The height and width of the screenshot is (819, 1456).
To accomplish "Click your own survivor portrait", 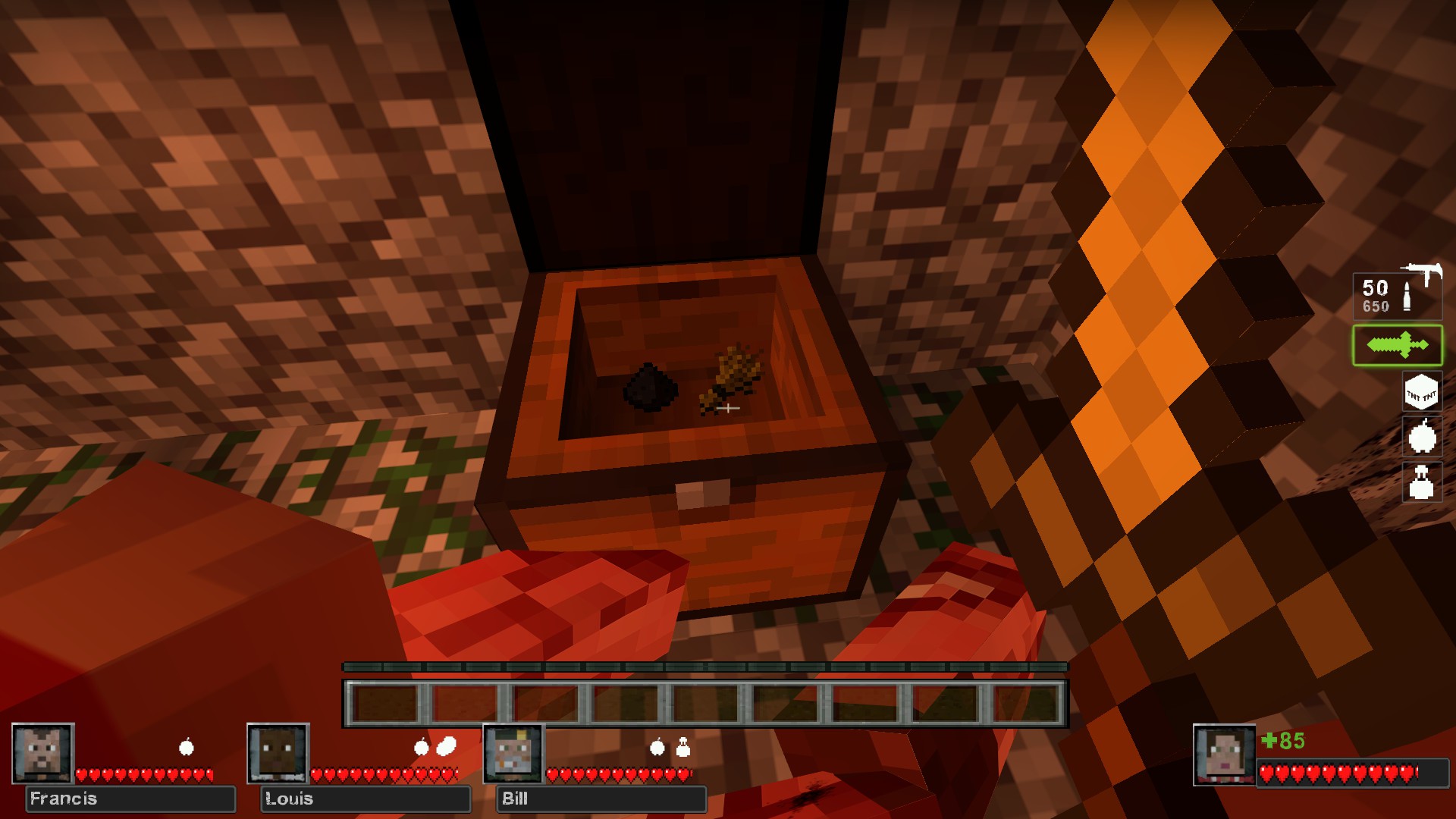I will [x=1224, y=755].
